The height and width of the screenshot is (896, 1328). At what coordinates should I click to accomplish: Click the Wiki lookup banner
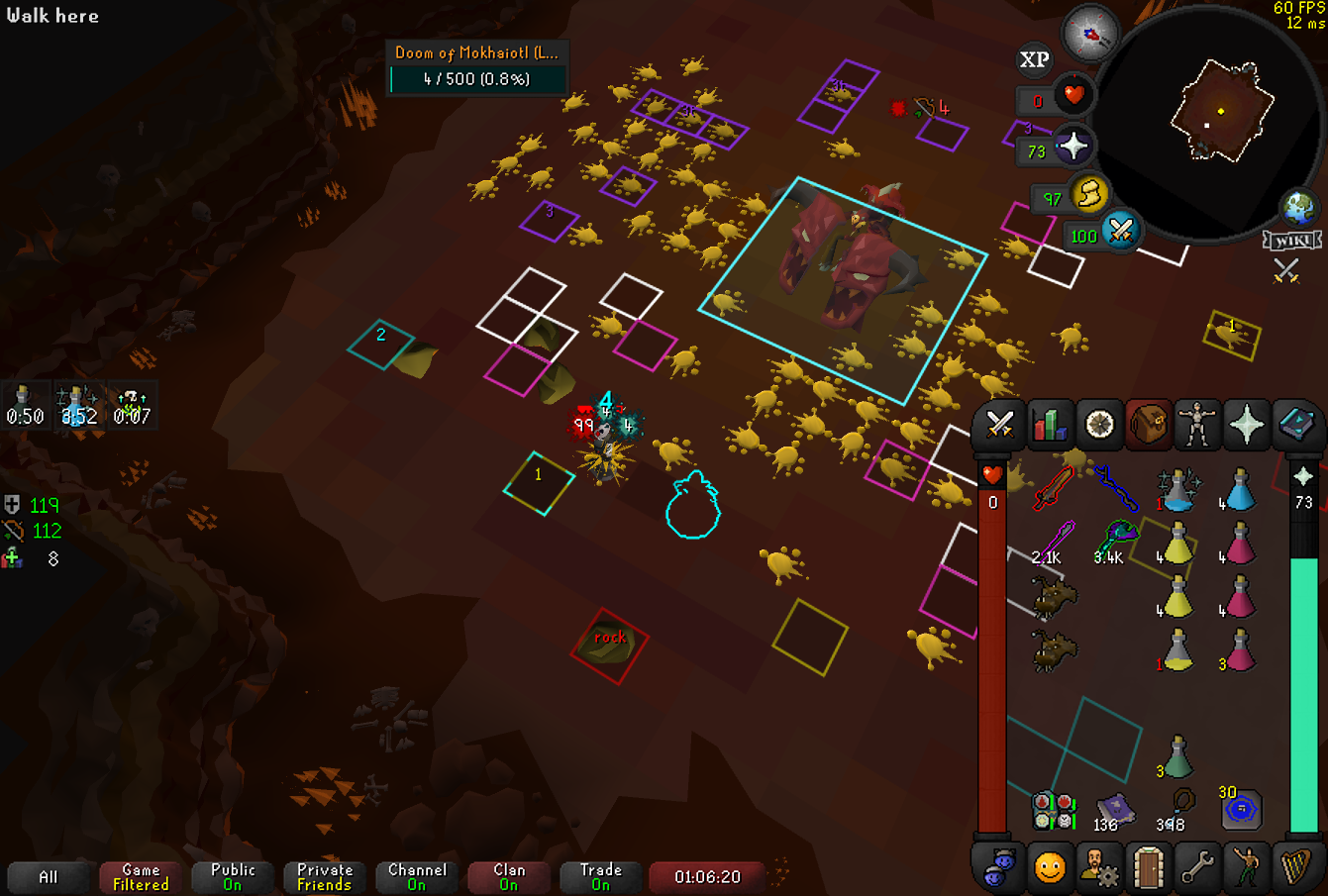point(1292,241)
